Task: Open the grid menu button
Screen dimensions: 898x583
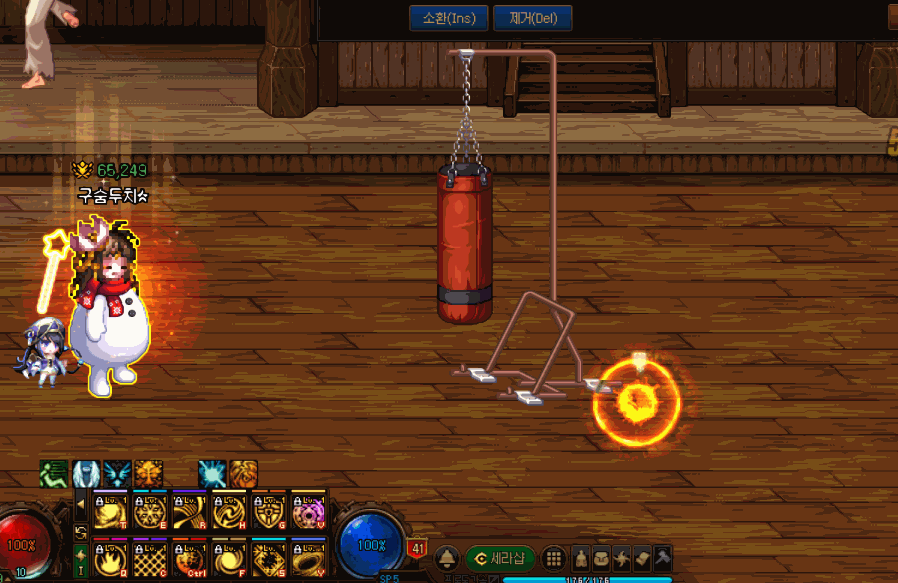Action: point(553,558)
